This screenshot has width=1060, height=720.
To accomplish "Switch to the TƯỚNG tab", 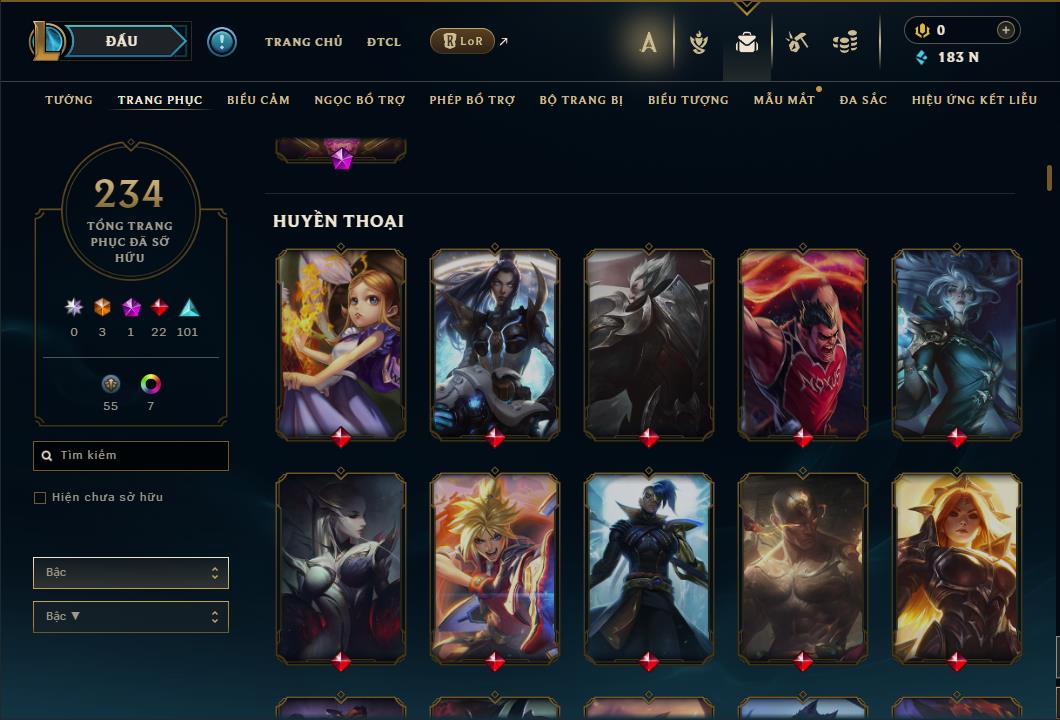I will coord(69,100).
